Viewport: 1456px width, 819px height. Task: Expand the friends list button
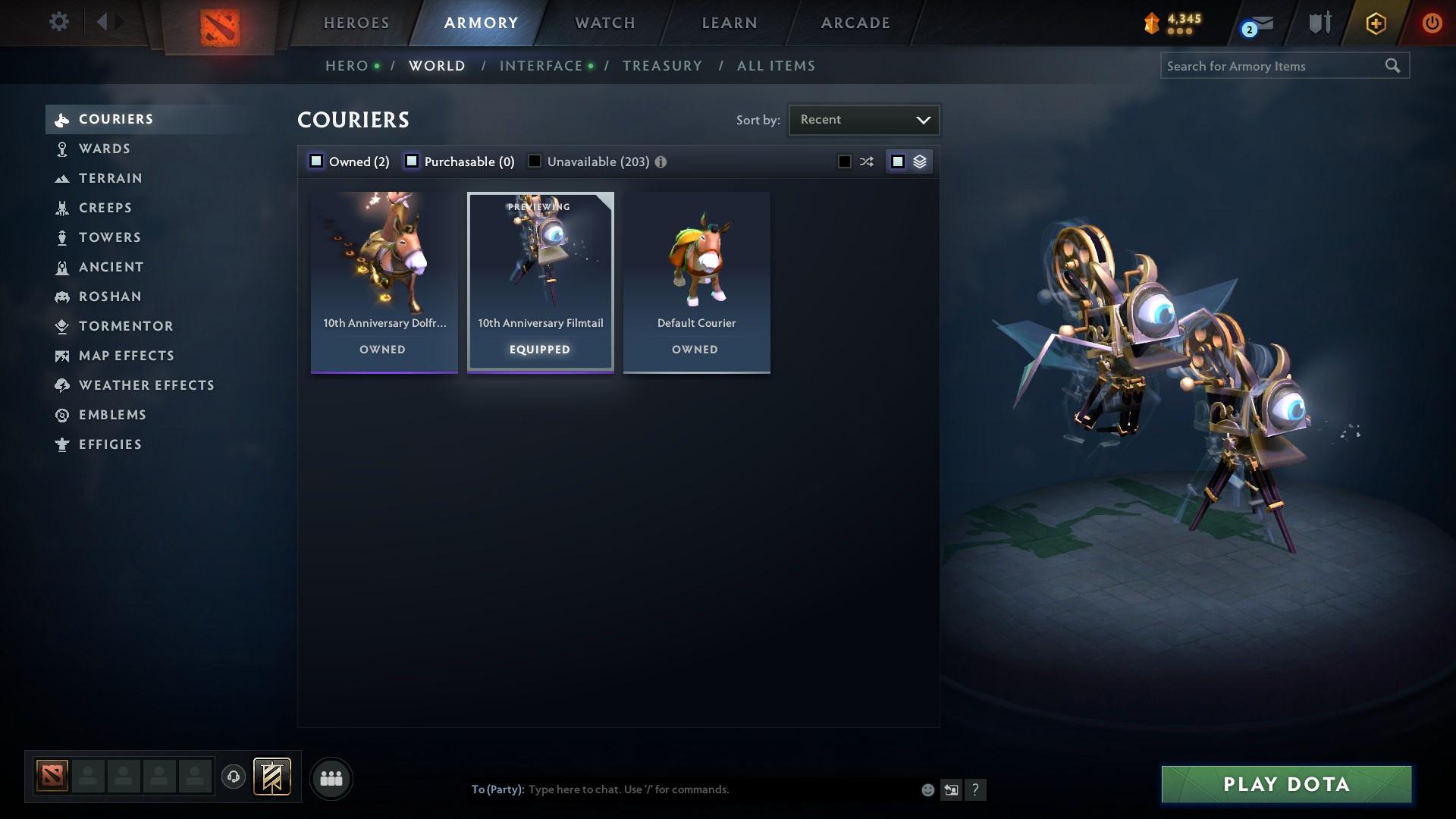click(330, 778)
